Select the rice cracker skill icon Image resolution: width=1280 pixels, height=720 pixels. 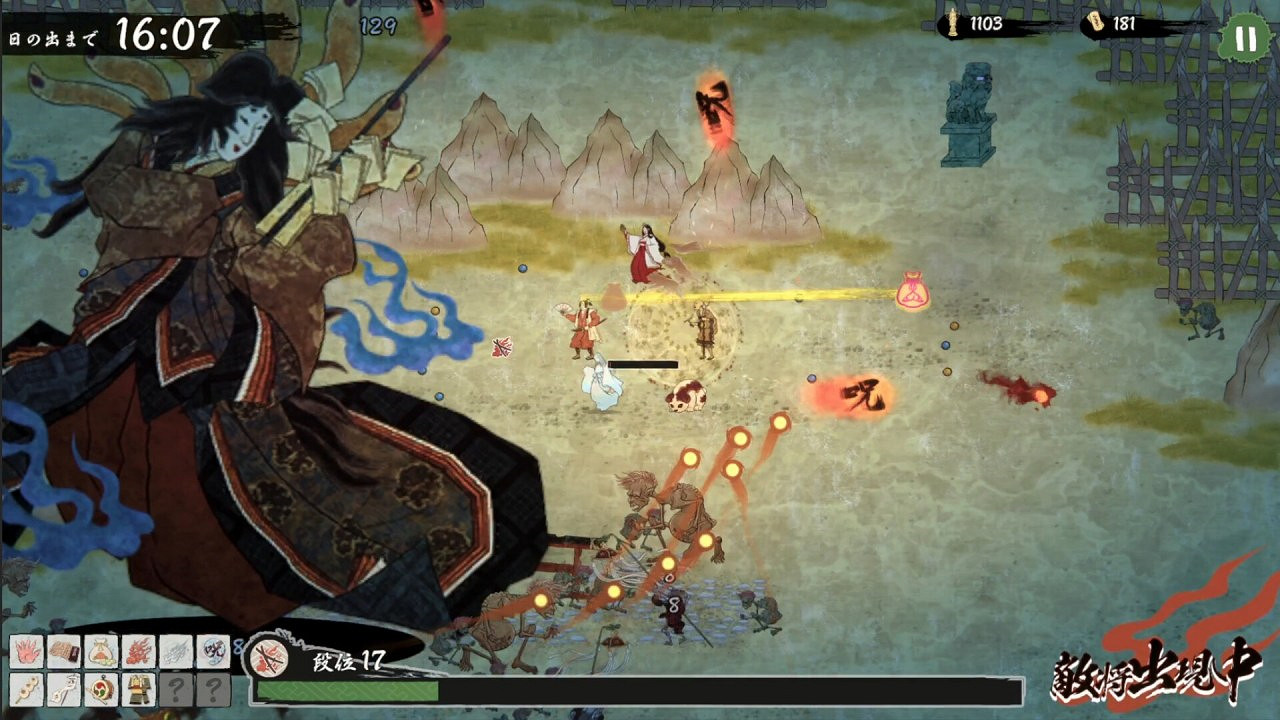[x=63, y=652]
